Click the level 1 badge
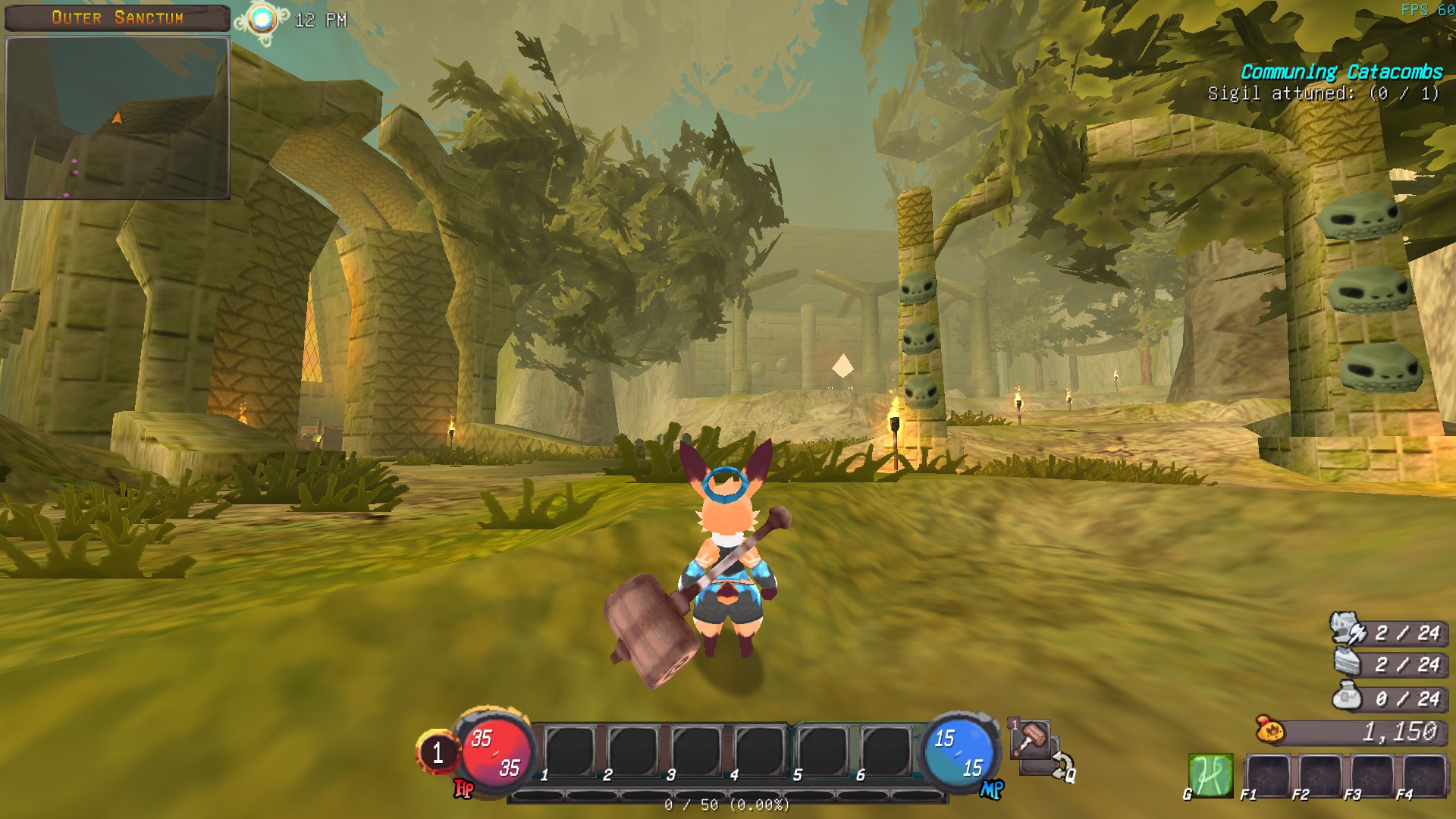Screen dimensions: 1456x819 (438, 752)
